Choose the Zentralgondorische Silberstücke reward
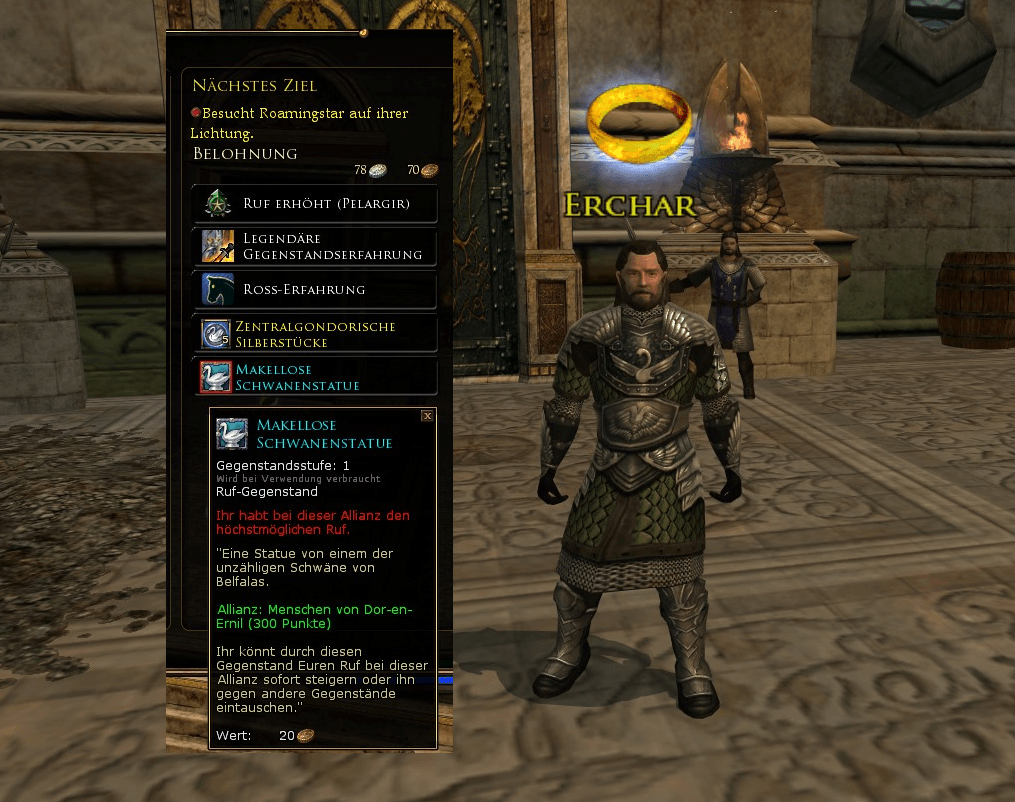 314,334
